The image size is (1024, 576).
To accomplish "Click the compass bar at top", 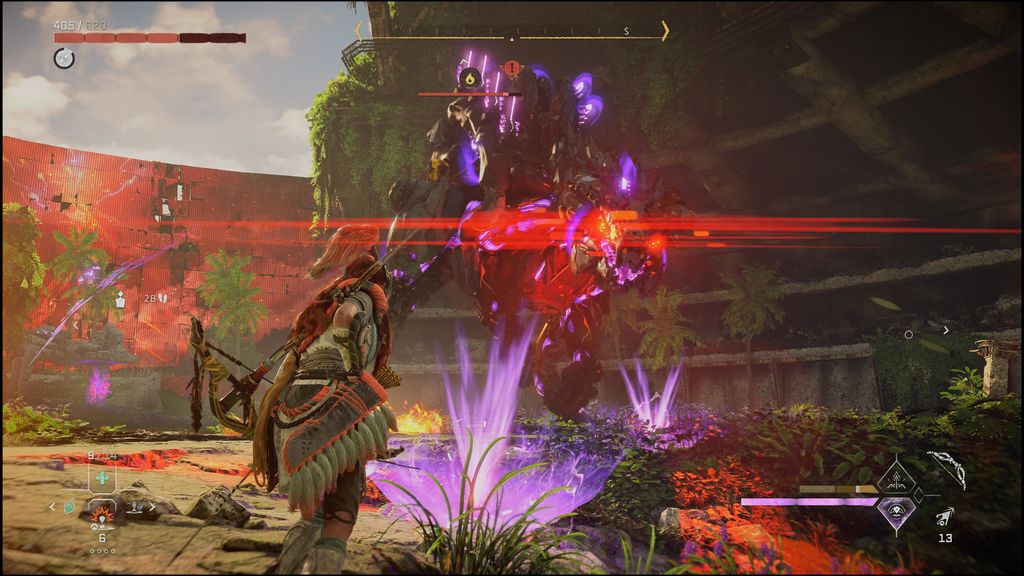I will pyautogui.click(x=511, y=31).
